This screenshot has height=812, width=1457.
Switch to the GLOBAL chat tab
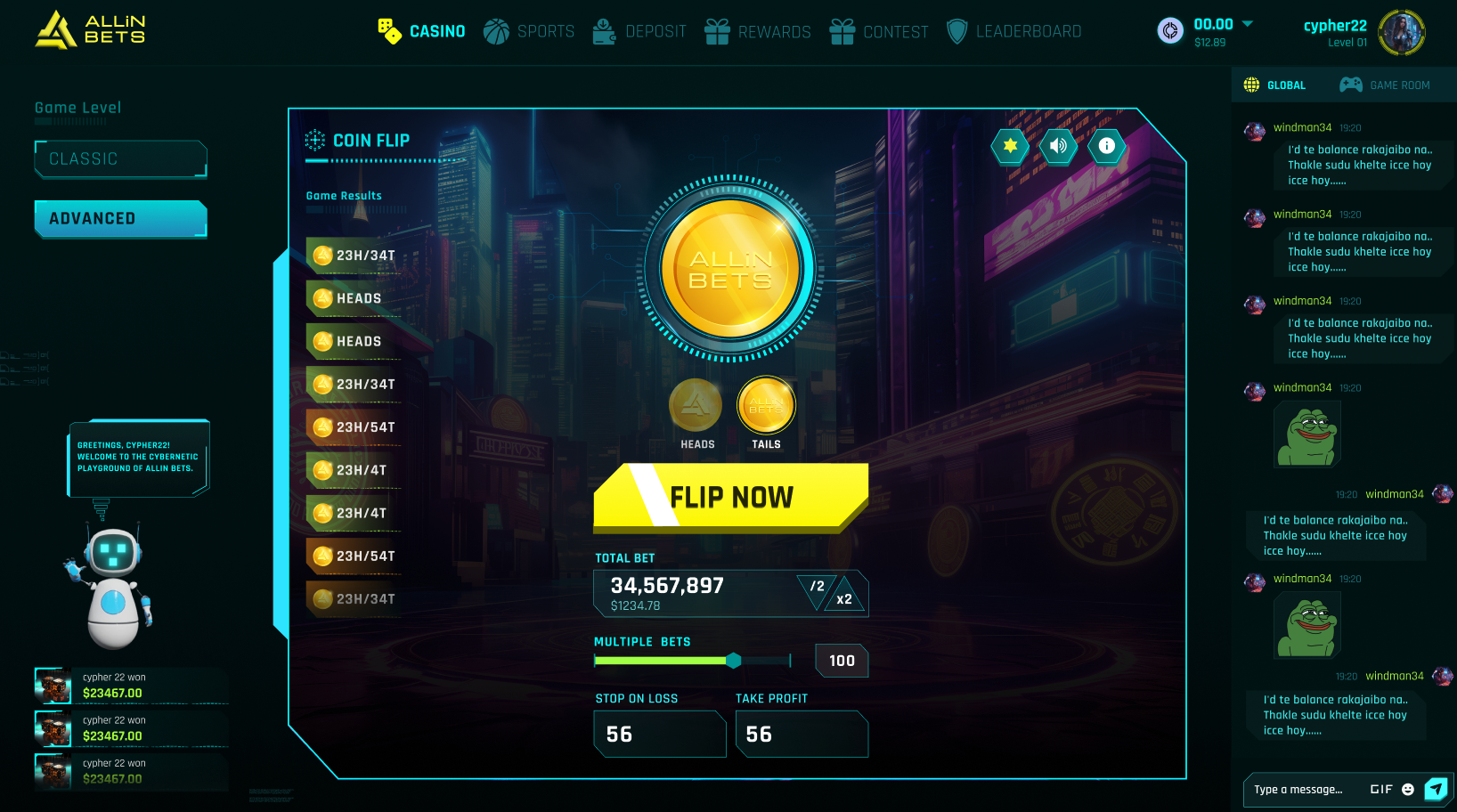pos(1275,84)
